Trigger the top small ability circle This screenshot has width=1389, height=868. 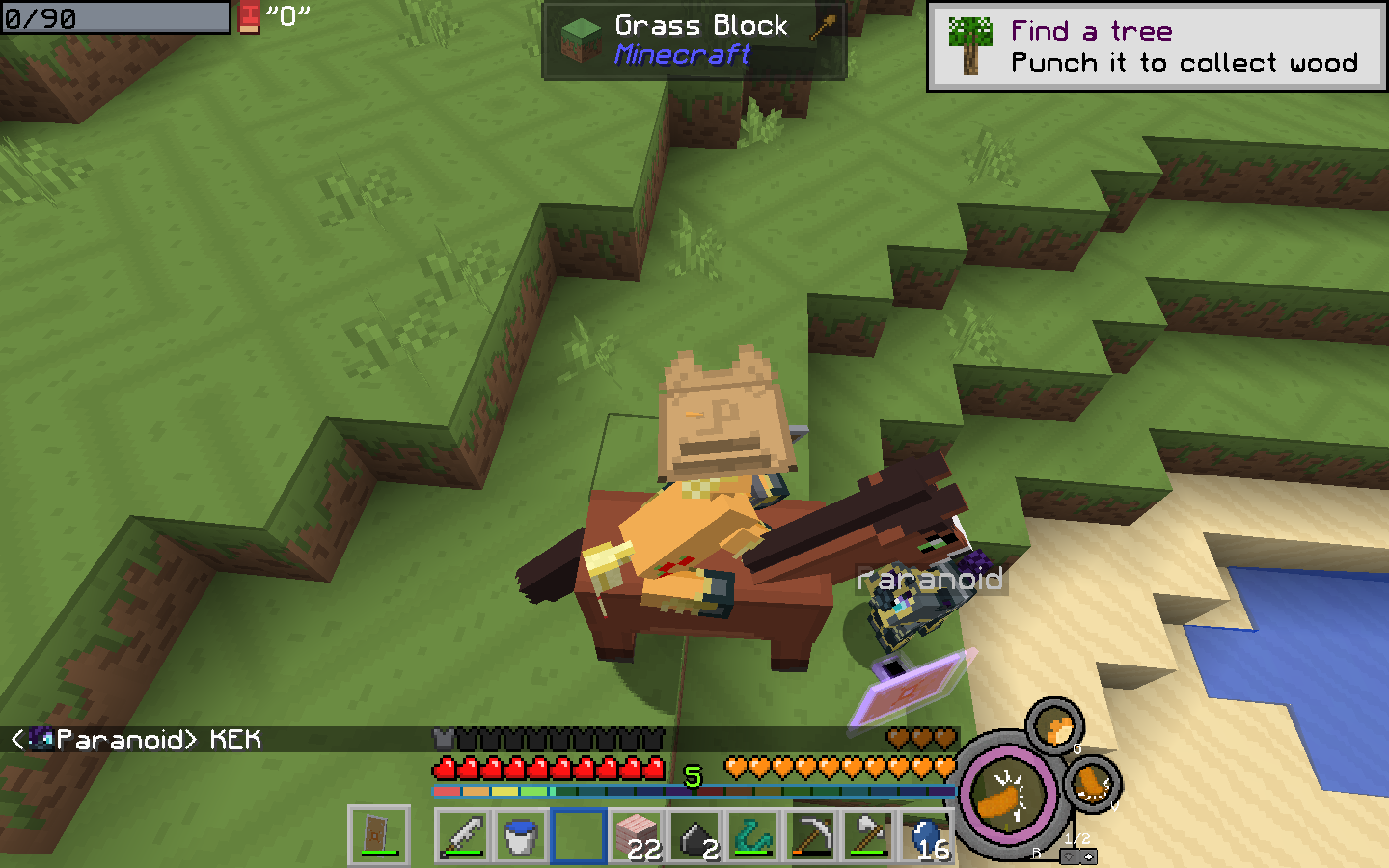tap(1054, 726)
